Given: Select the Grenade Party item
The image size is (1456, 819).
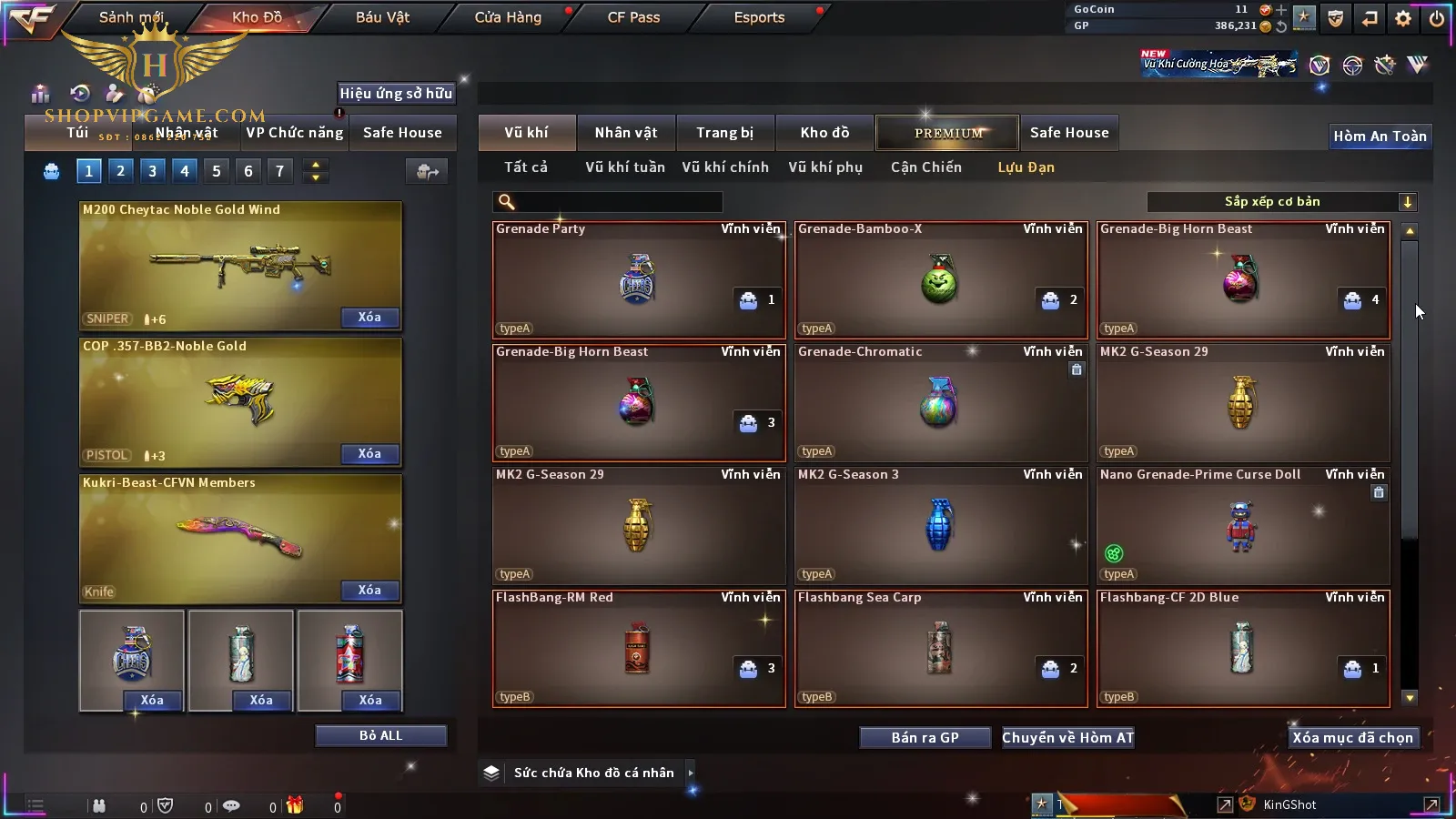Looking at the screenshot, I should click(638, 280).
